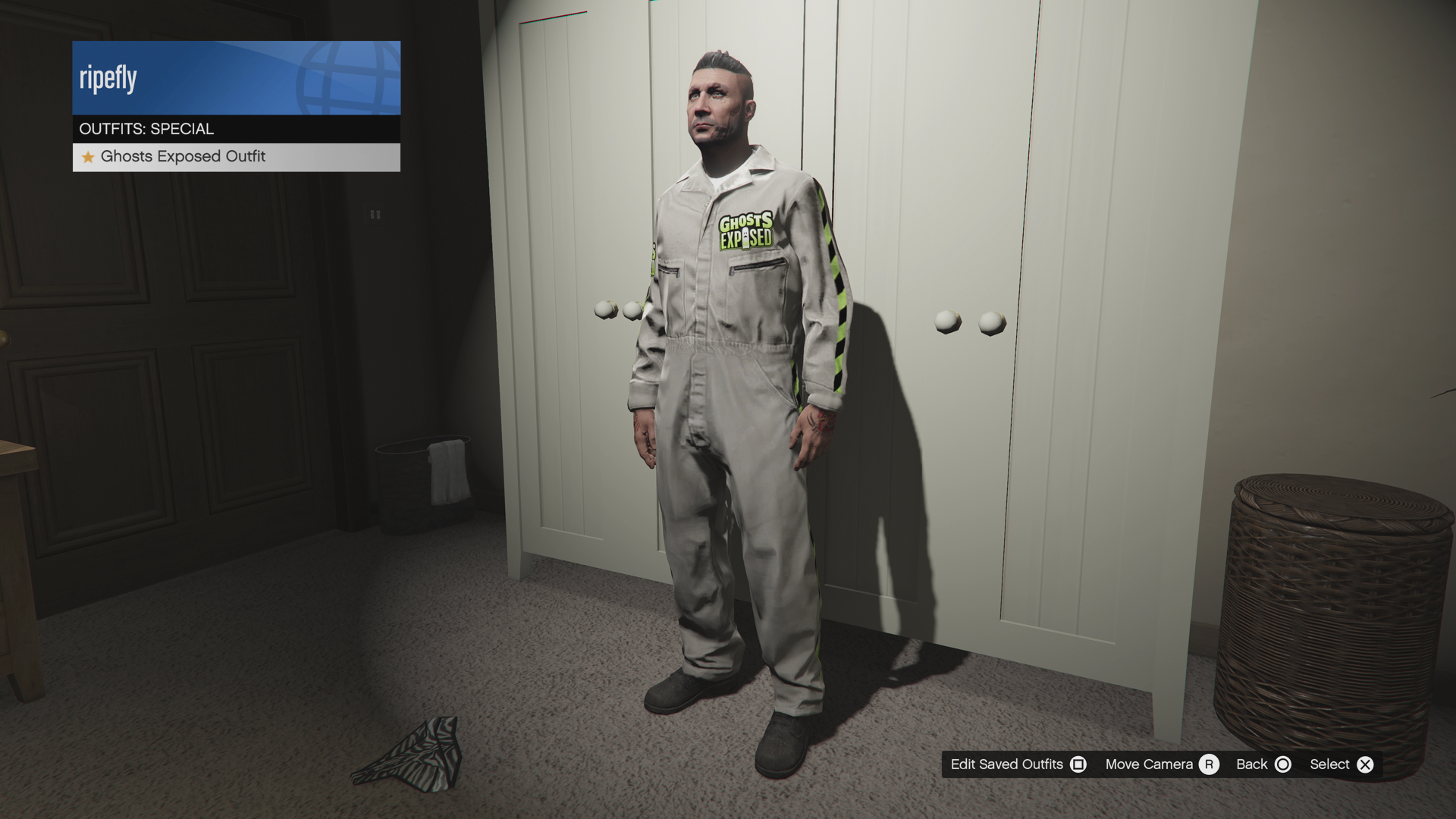Image resolution: width=1456 pixels, height=819 pixels.
Task: Click the X icon next to Select
Action: pyautogui.click(x=1365, y=764)
